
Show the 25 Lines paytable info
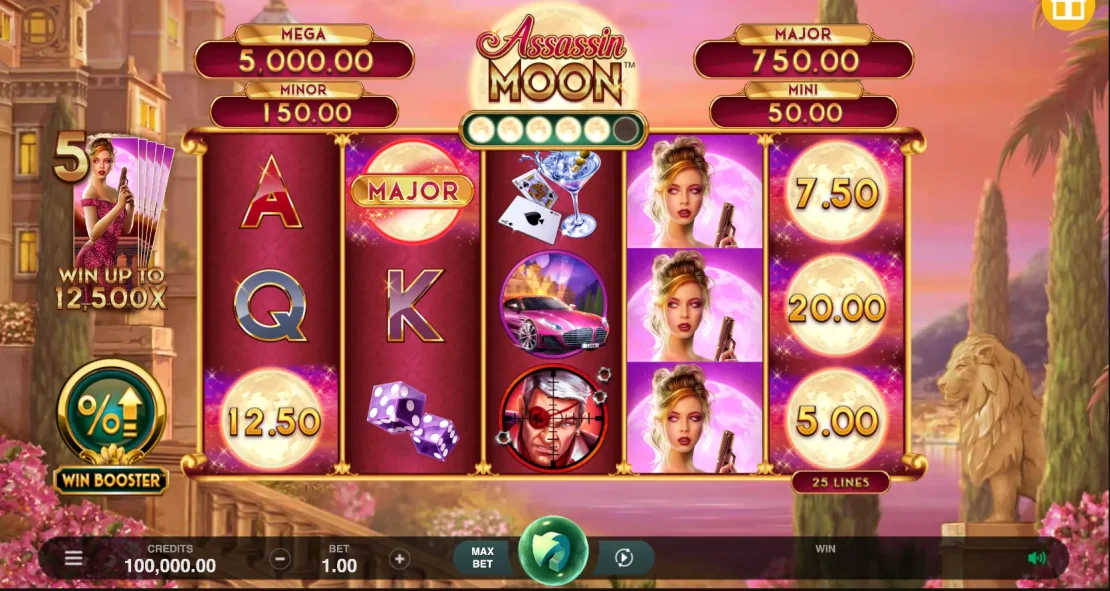tap(840, 482)
